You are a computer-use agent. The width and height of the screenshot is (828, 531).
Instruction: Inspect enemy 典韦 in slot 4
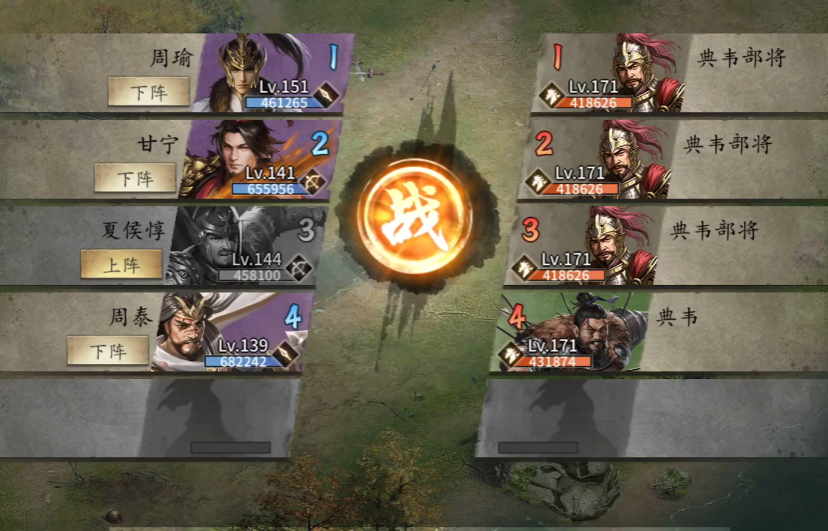(x=580, y=331)
